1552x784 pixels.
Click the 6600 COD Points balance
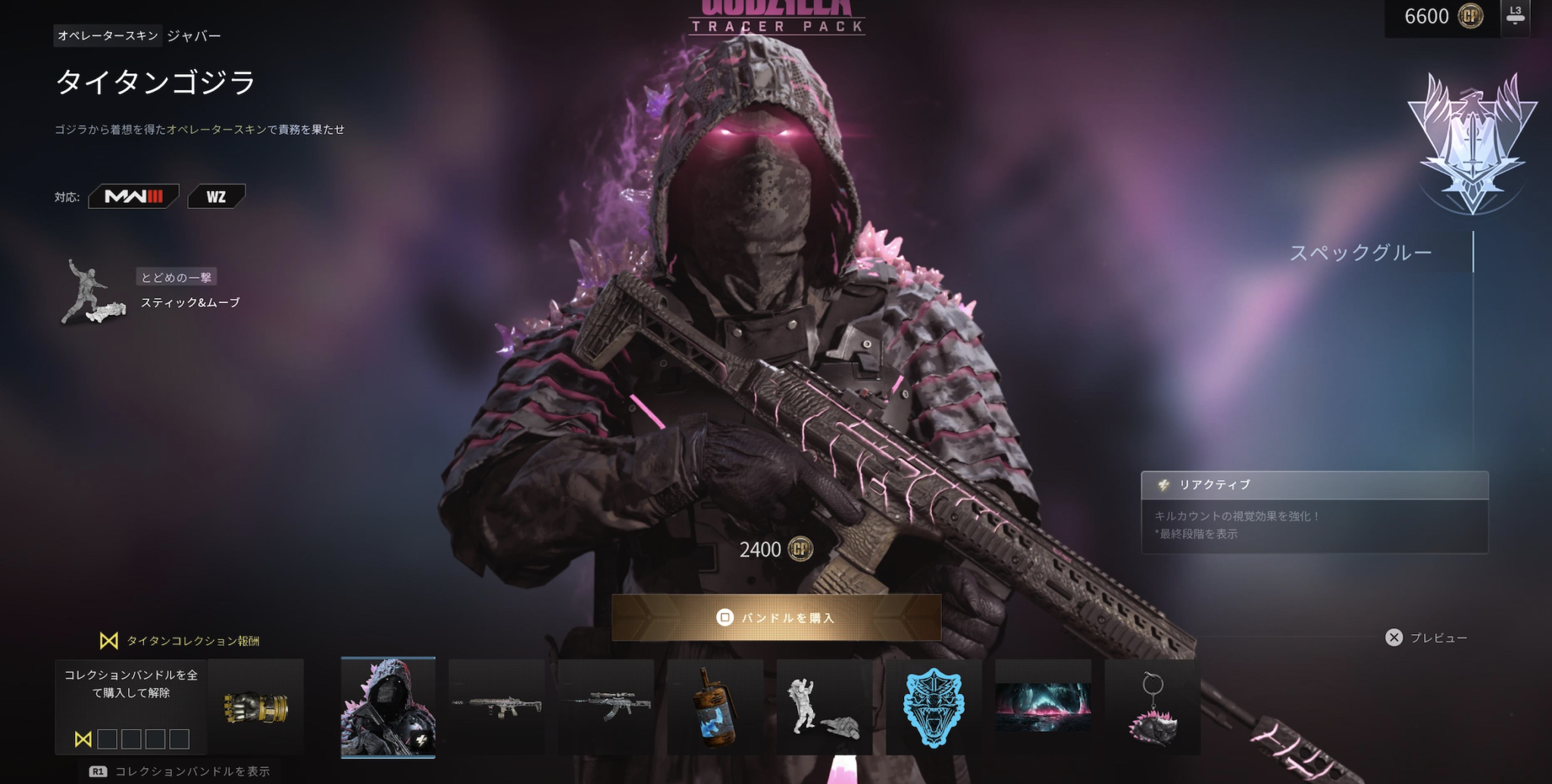1441,17
